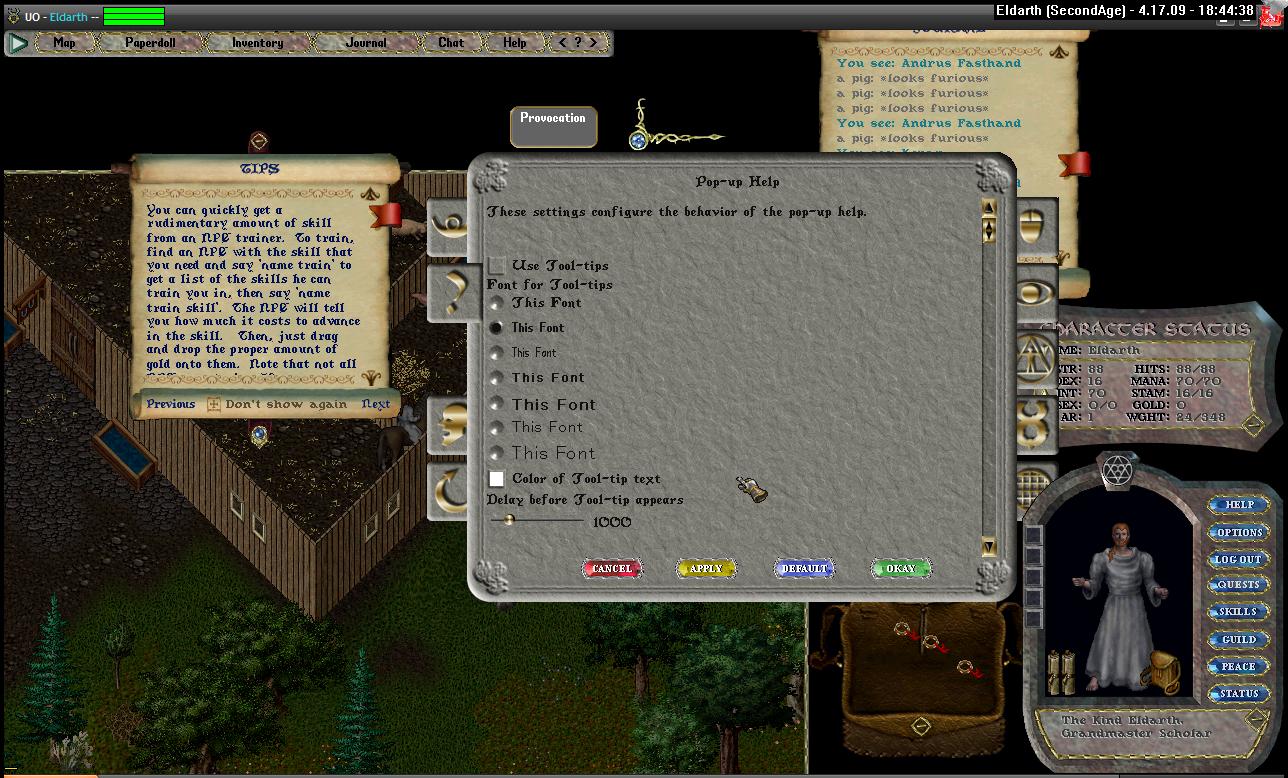
Task: Click the tool-tip delay slider handle
Action: (x=508, y=520)
